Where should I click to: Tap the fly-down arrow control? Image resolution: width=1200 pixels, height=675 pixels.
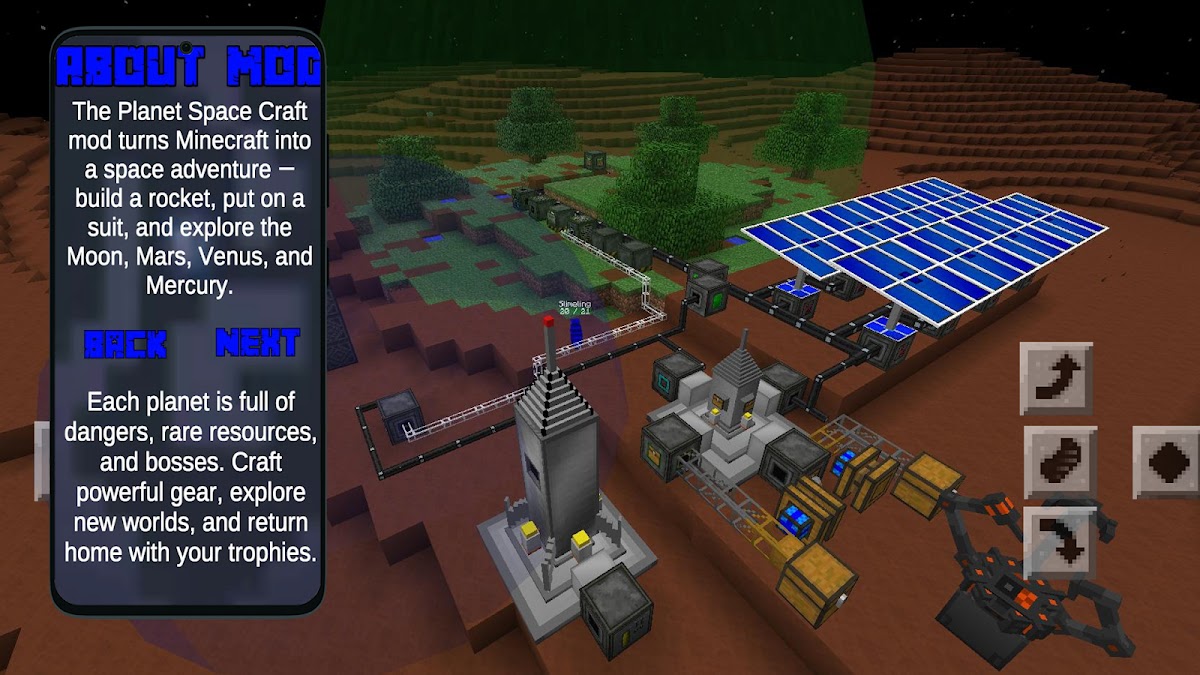click(1060, 542)
